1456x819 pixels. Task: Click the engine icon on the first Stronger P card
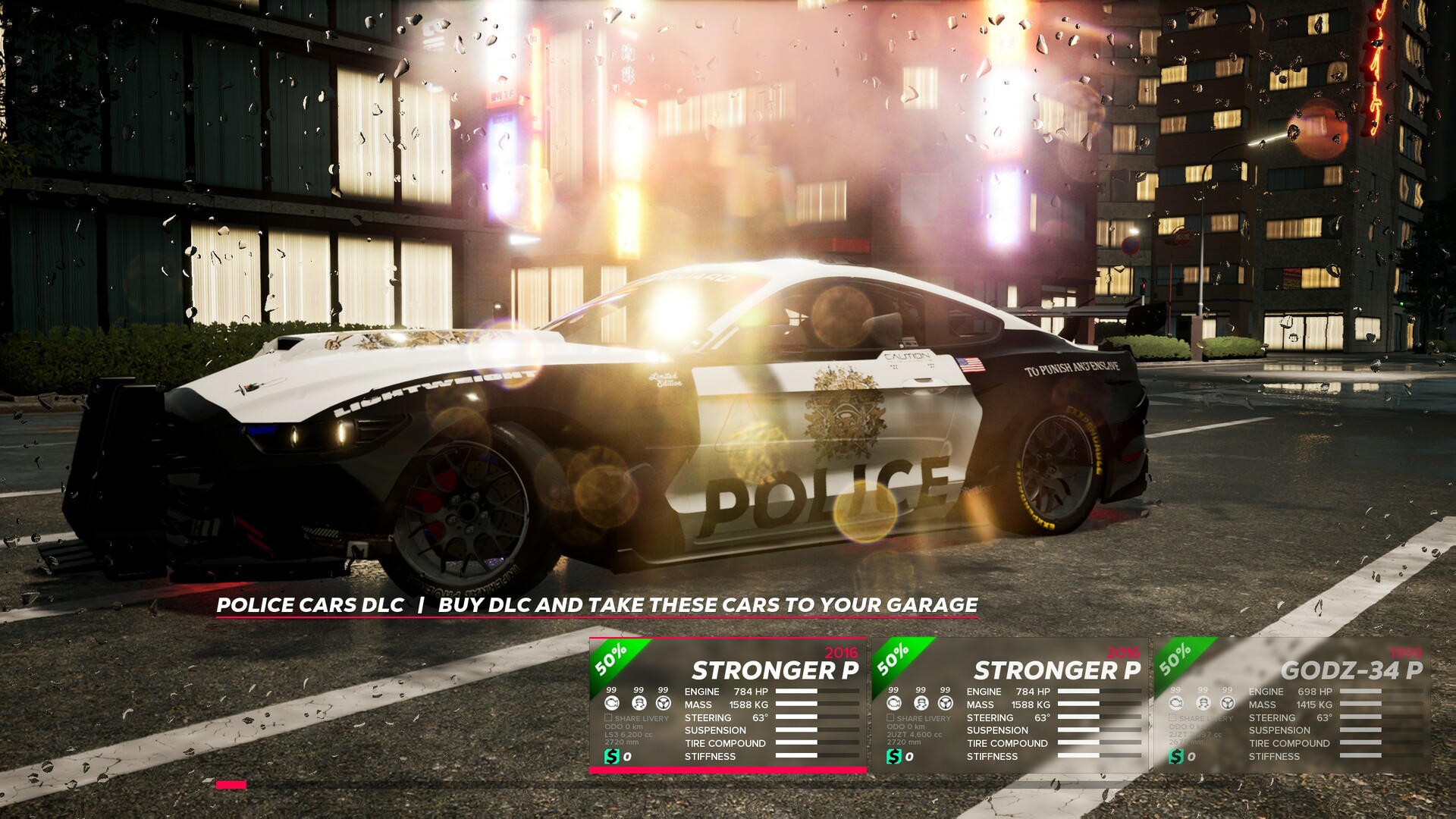(611, 704)
